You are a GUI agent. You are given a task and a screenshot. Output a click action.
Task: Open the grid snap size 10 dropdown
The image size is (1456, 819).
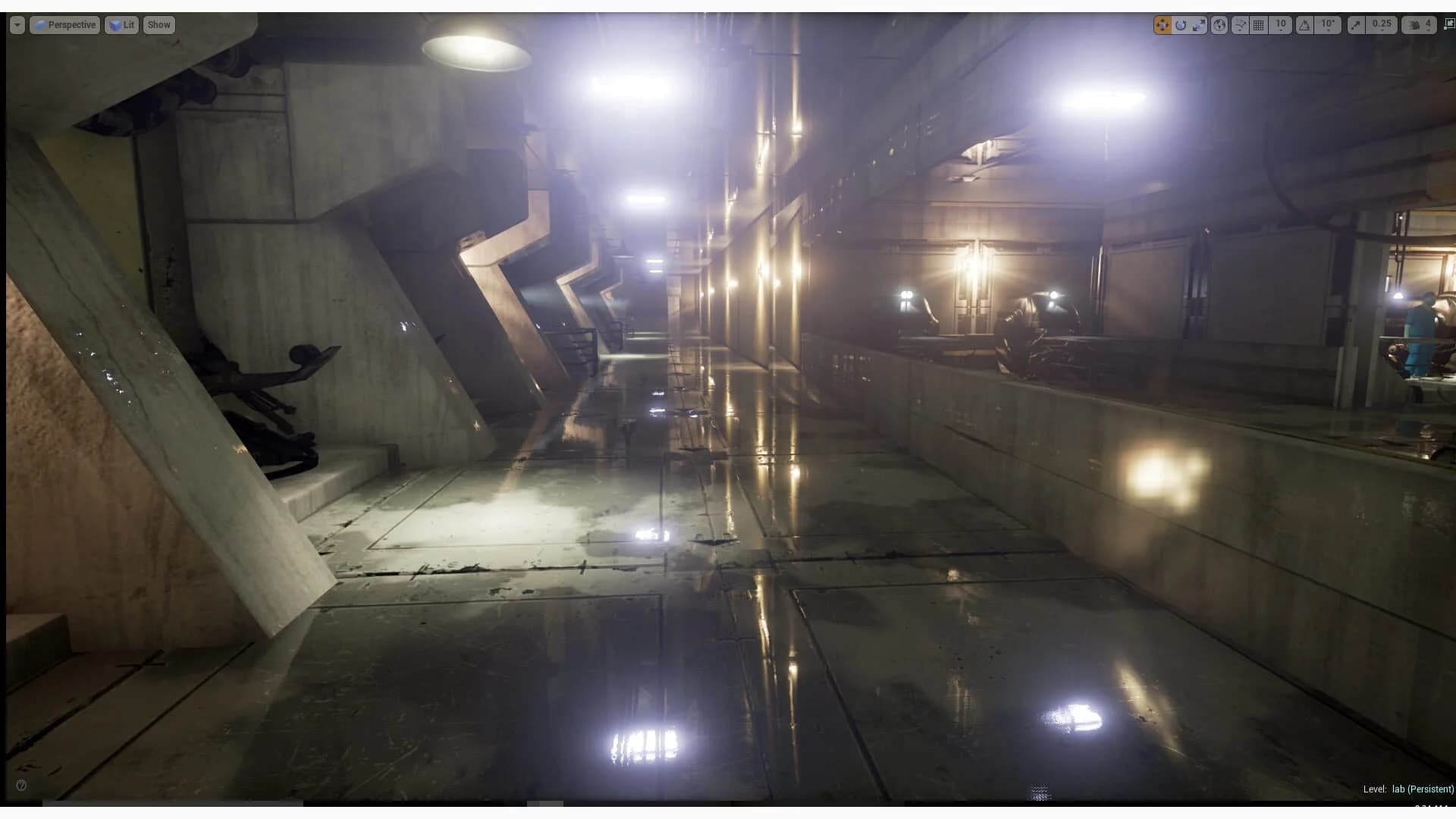tap(1279, 24)
